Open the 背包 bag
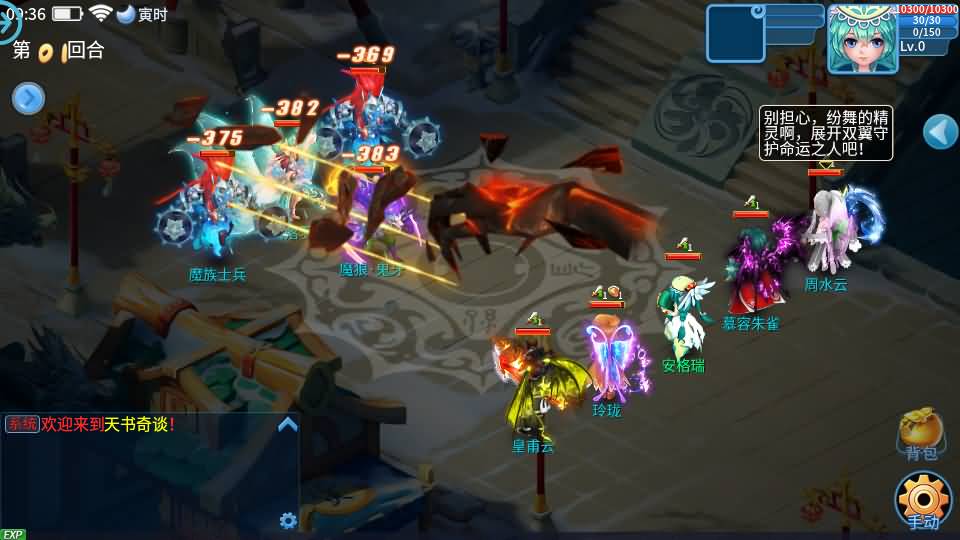This screenshot has width=960, height=540. point(921,434)
